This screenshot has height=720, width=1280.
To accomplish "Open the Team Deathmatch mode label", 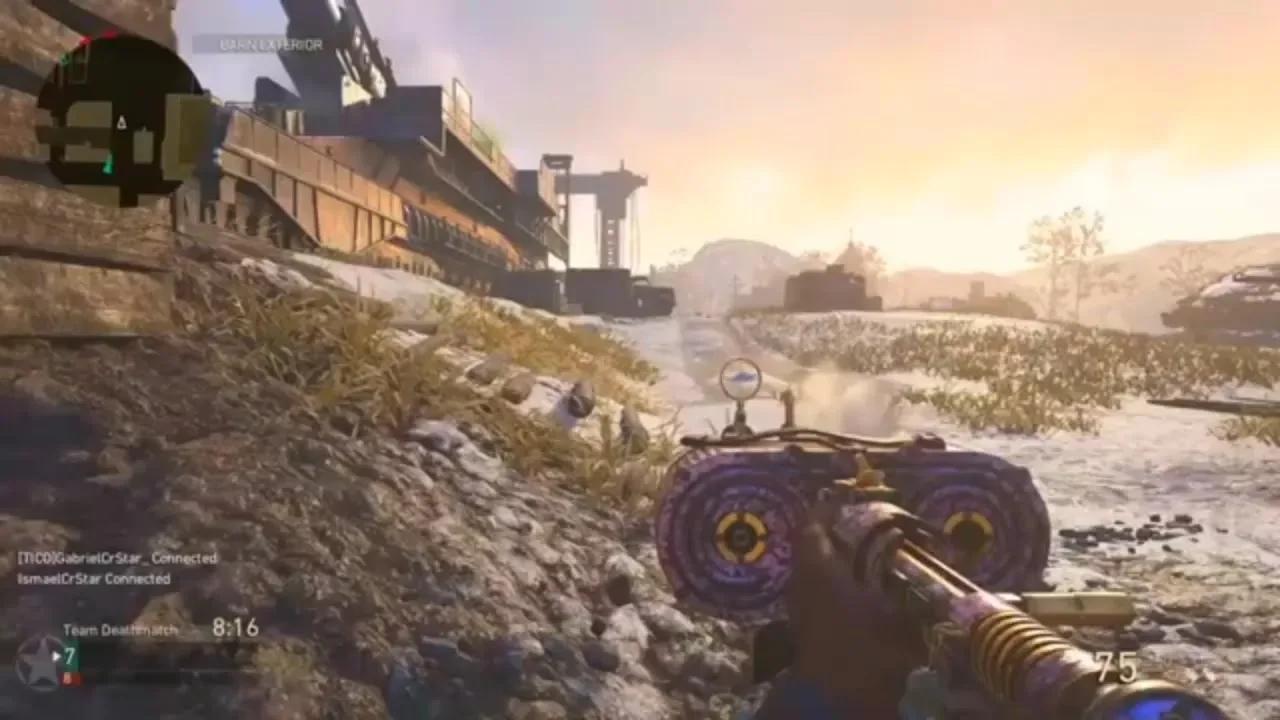I will [120, 630].
